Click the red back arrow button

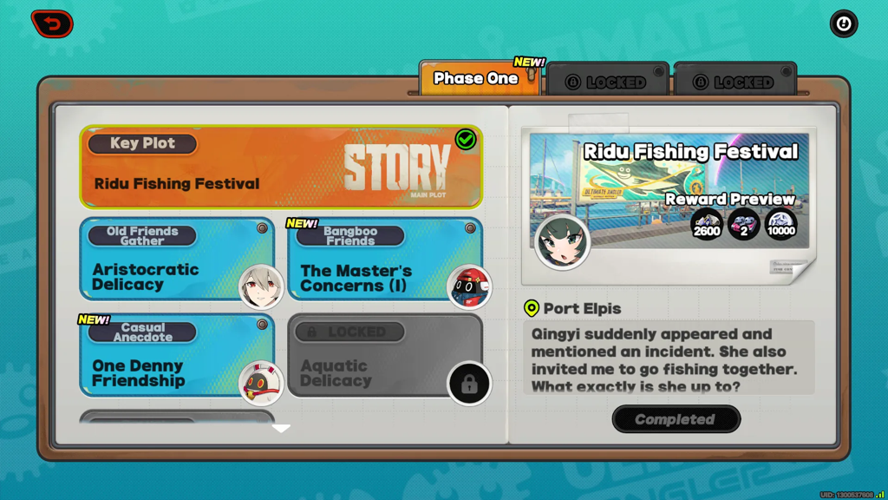pos(52,23)
